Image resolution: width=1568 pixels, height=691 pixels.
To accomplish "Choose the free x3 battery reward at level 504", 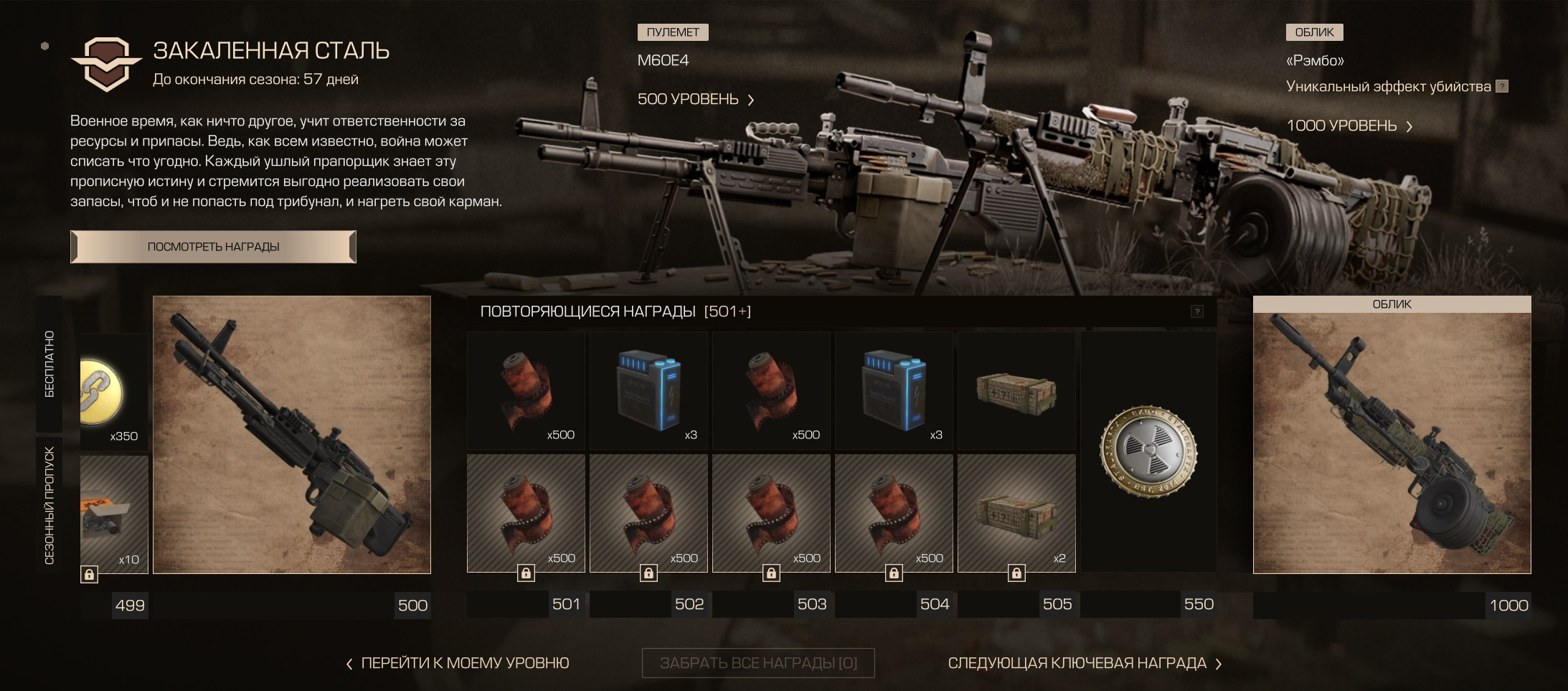I will [x=894, y=390].
